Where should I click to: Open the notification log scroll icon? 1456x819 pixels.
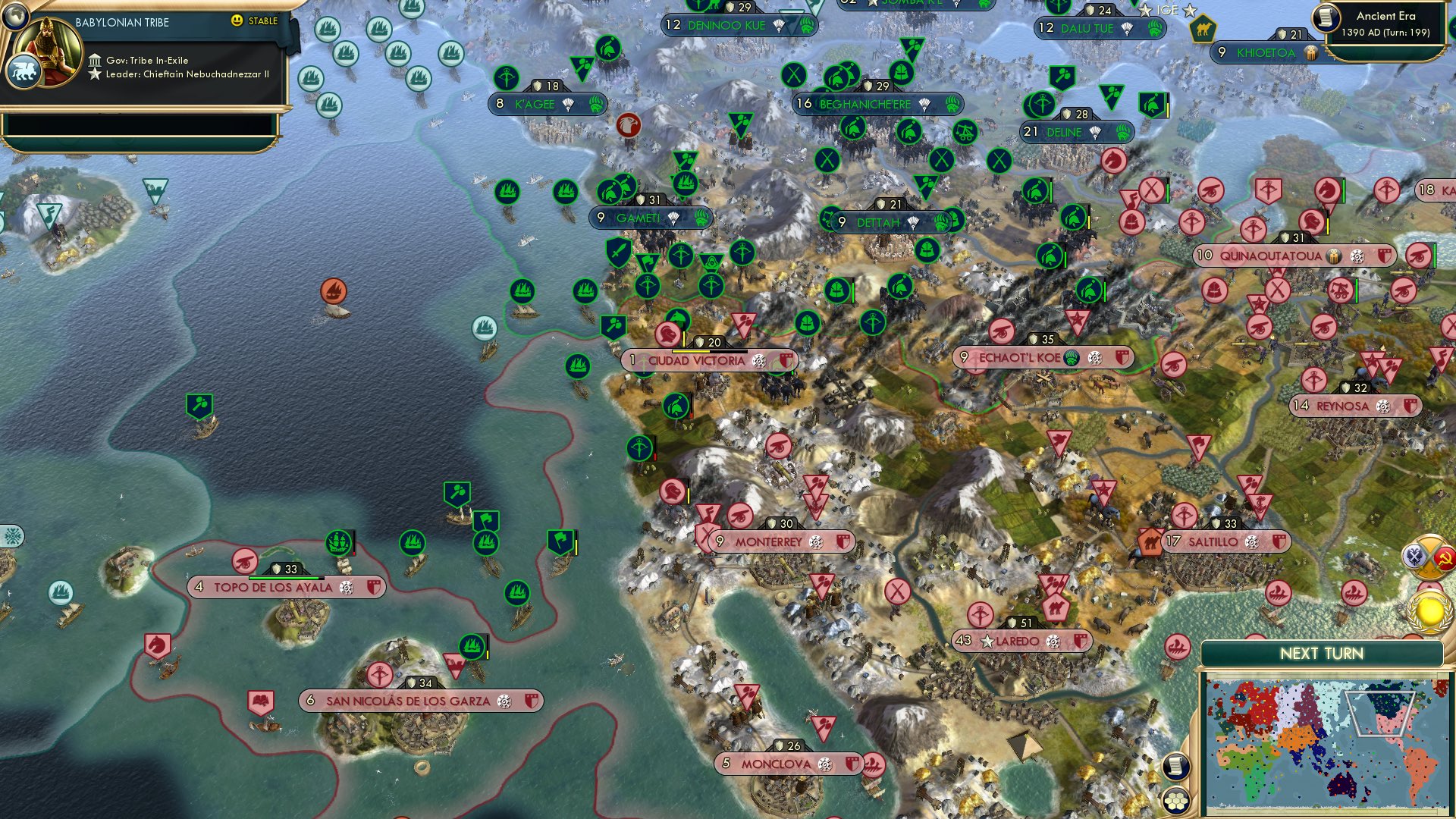point(1175,767)
